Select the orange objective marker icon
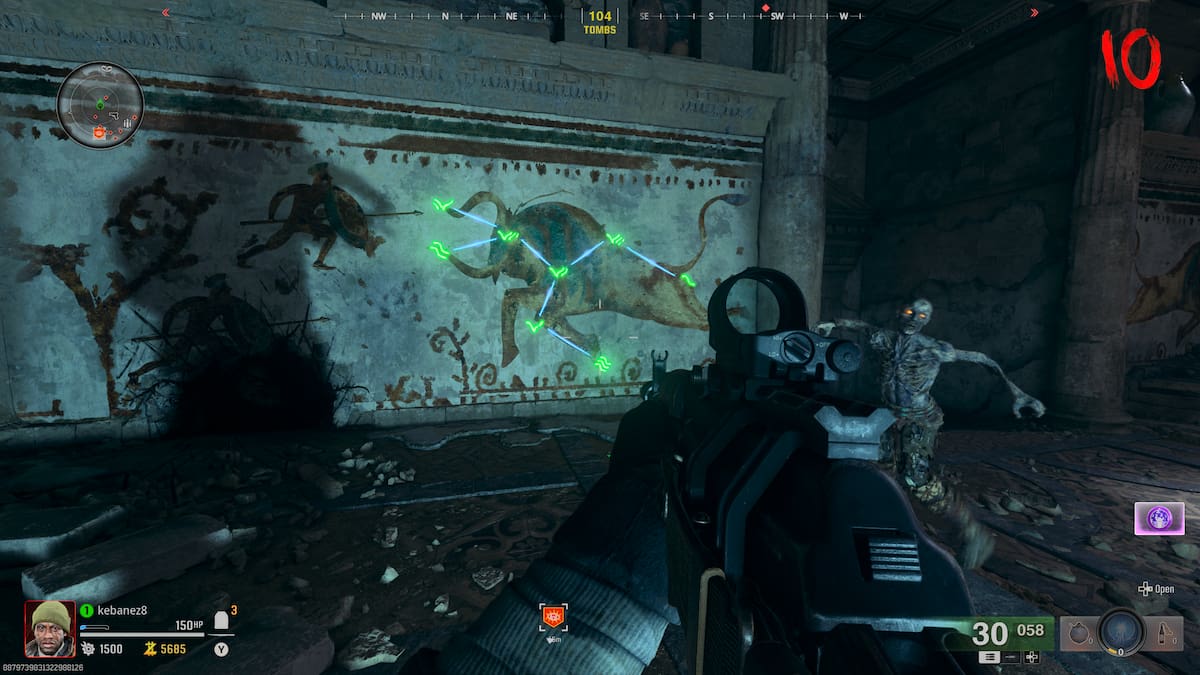This screenshot has height=675, width=1200. coord(551,616)
